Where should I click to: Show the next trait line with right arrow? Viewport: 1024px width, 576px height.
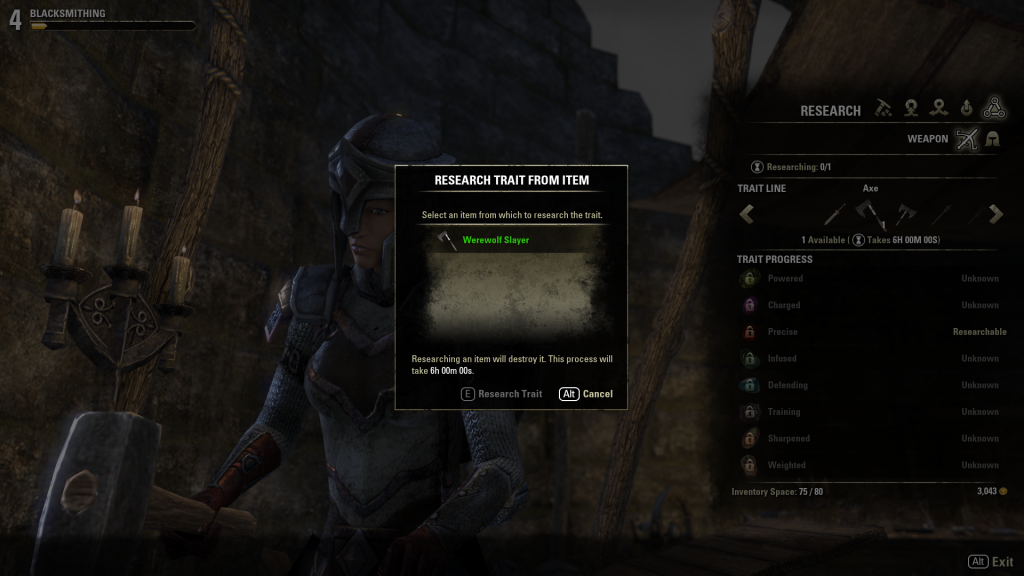click(996, 213)
